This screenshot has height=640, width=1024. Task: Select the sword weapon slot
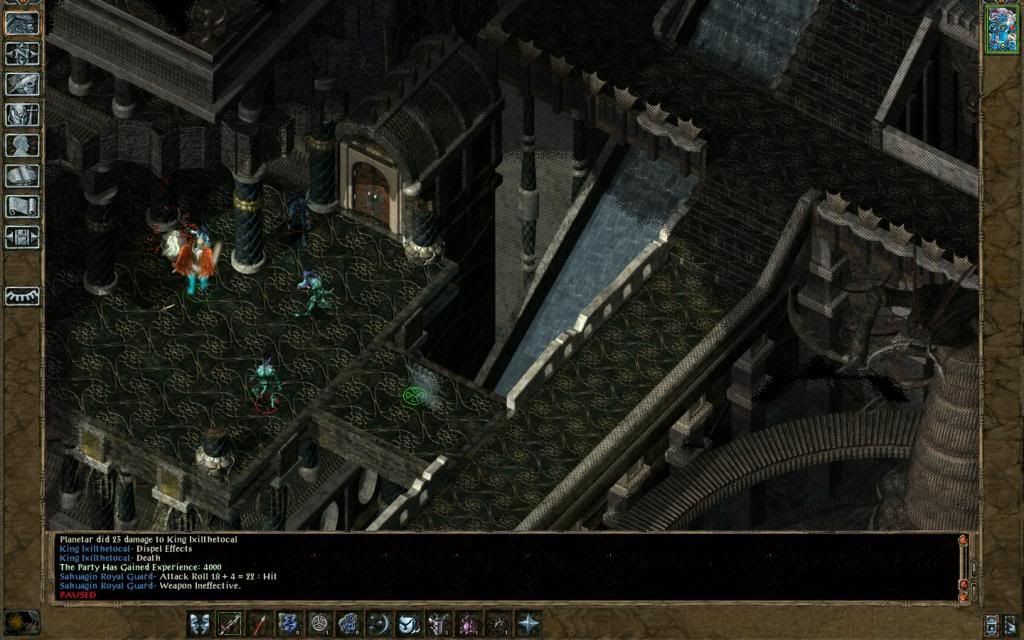[230, 623]
